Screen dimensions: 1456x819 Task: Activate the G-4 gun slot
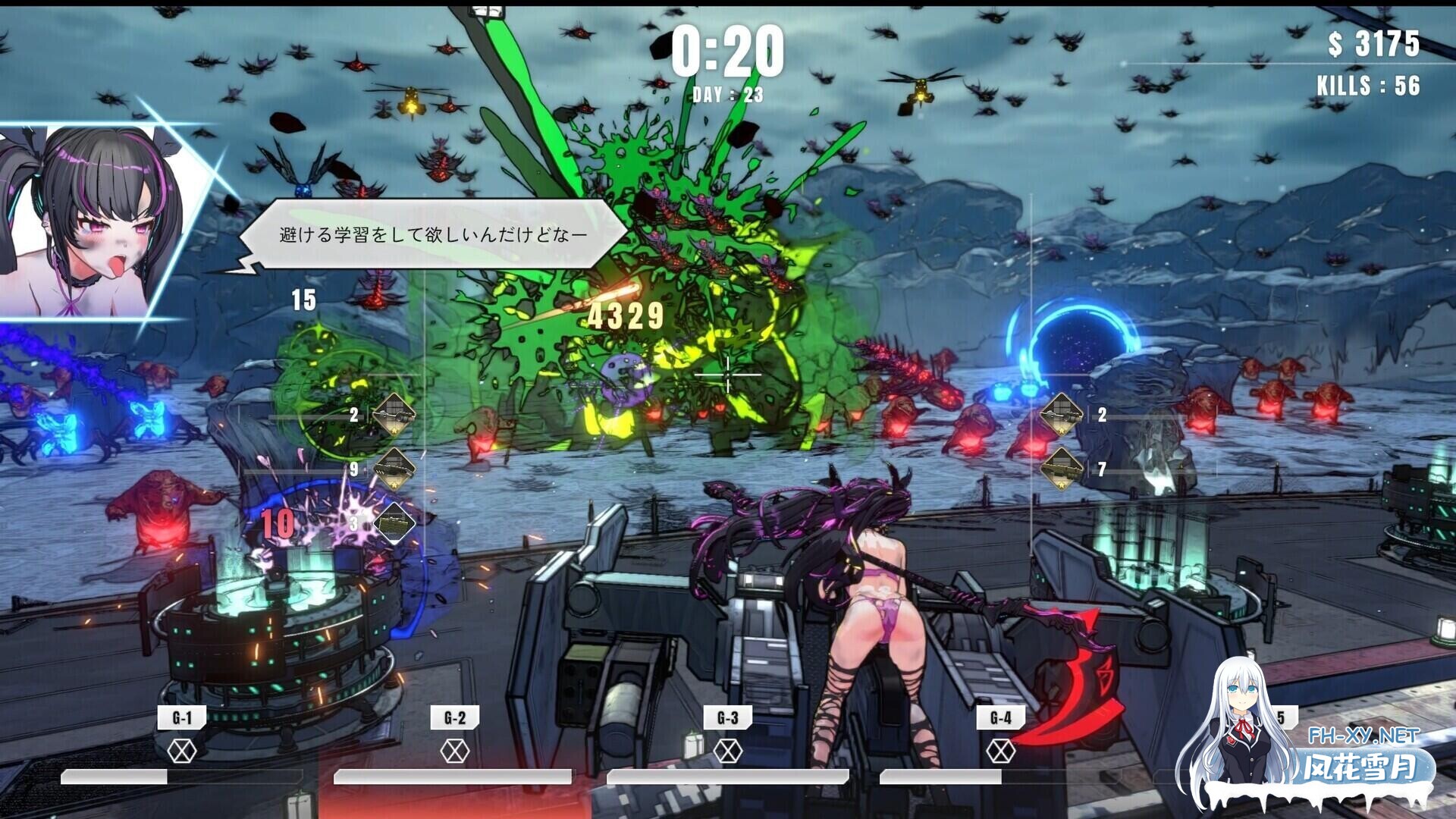(1000, 717)
